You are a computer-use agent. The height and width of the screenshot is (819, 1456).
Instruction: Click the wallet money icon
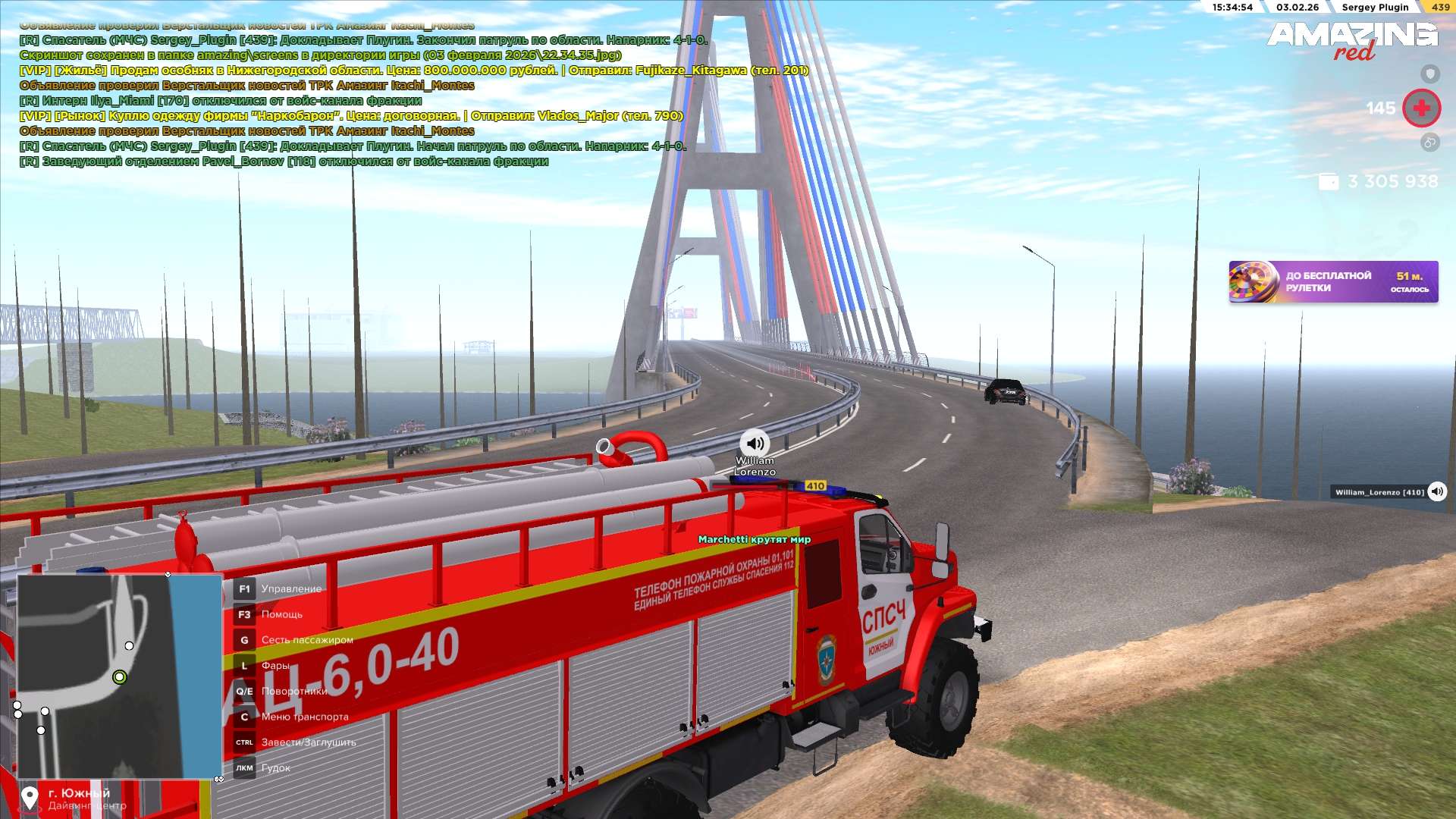click(1329, 182)
